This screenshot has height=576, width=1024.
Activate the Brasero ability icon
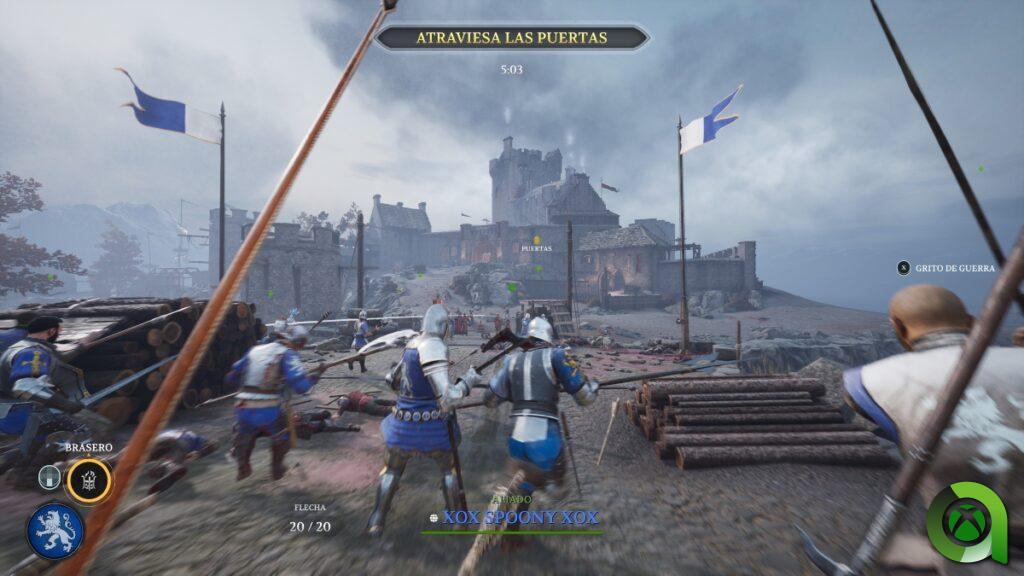tap(89, 480)
